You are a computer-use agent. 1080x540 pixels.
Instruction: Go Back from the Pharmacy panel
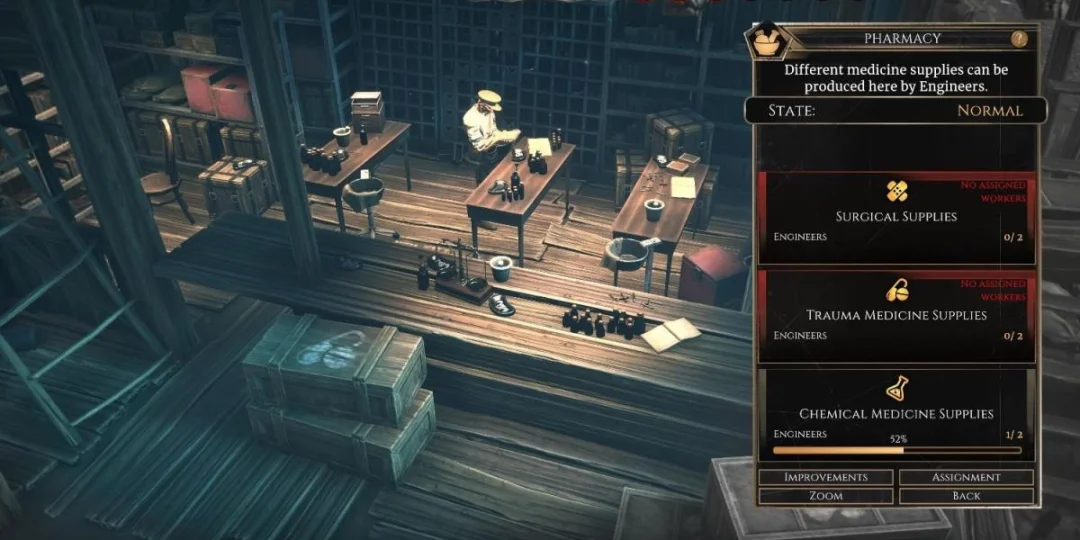(966, 496)
